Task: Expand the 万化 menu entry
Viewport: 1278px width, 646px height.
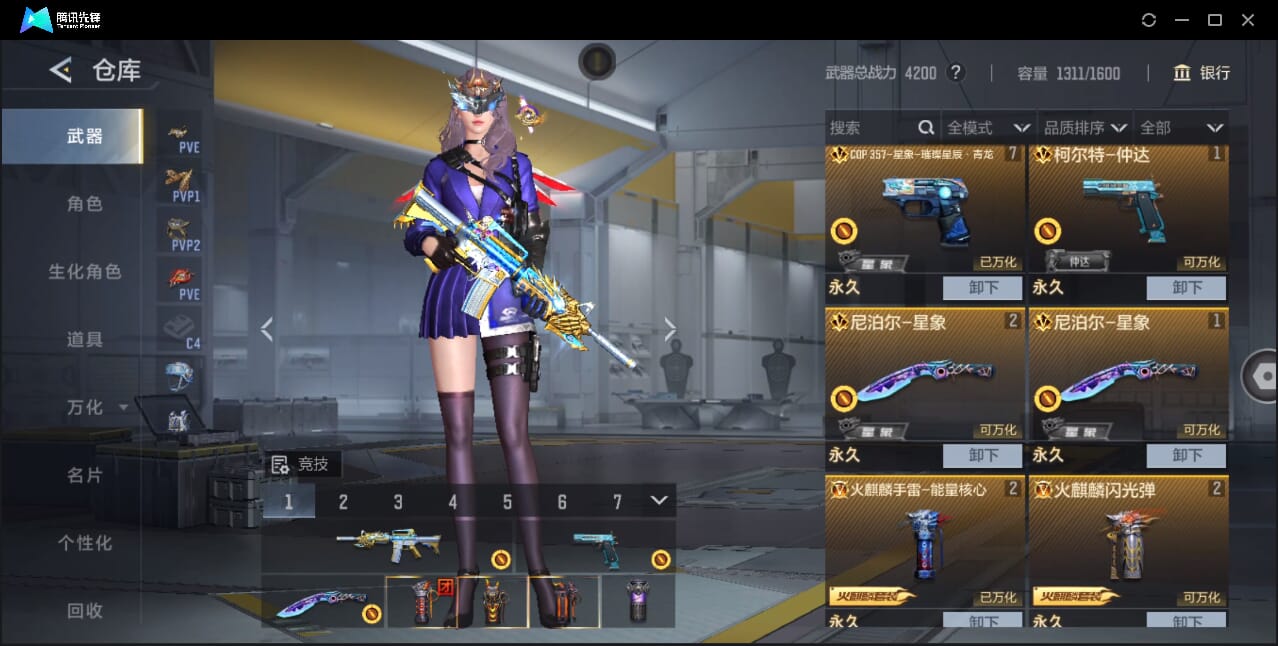Action: 96,407
